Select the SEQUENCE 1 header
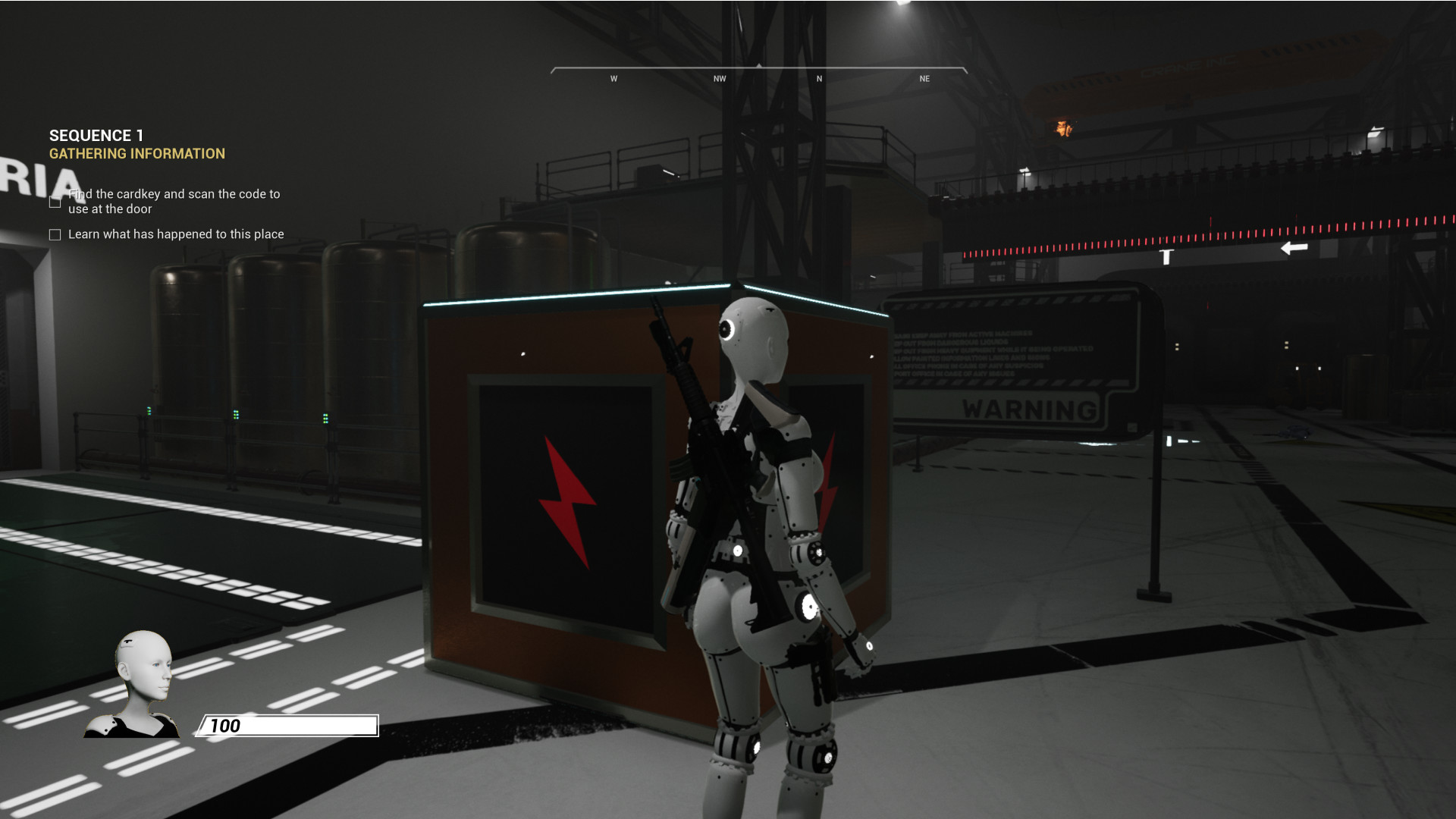 pos(97,136)
